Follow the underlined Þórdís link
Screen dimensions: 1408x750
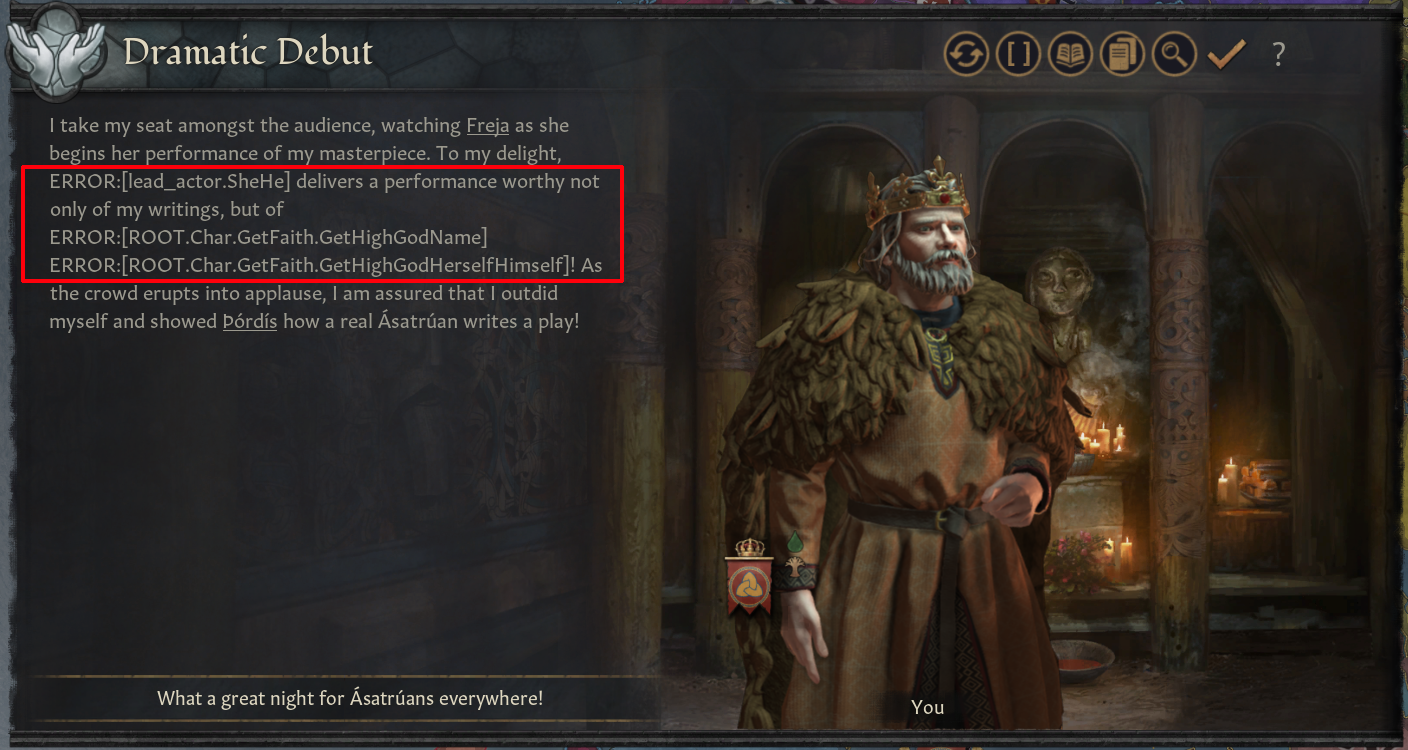coord(249,321)
